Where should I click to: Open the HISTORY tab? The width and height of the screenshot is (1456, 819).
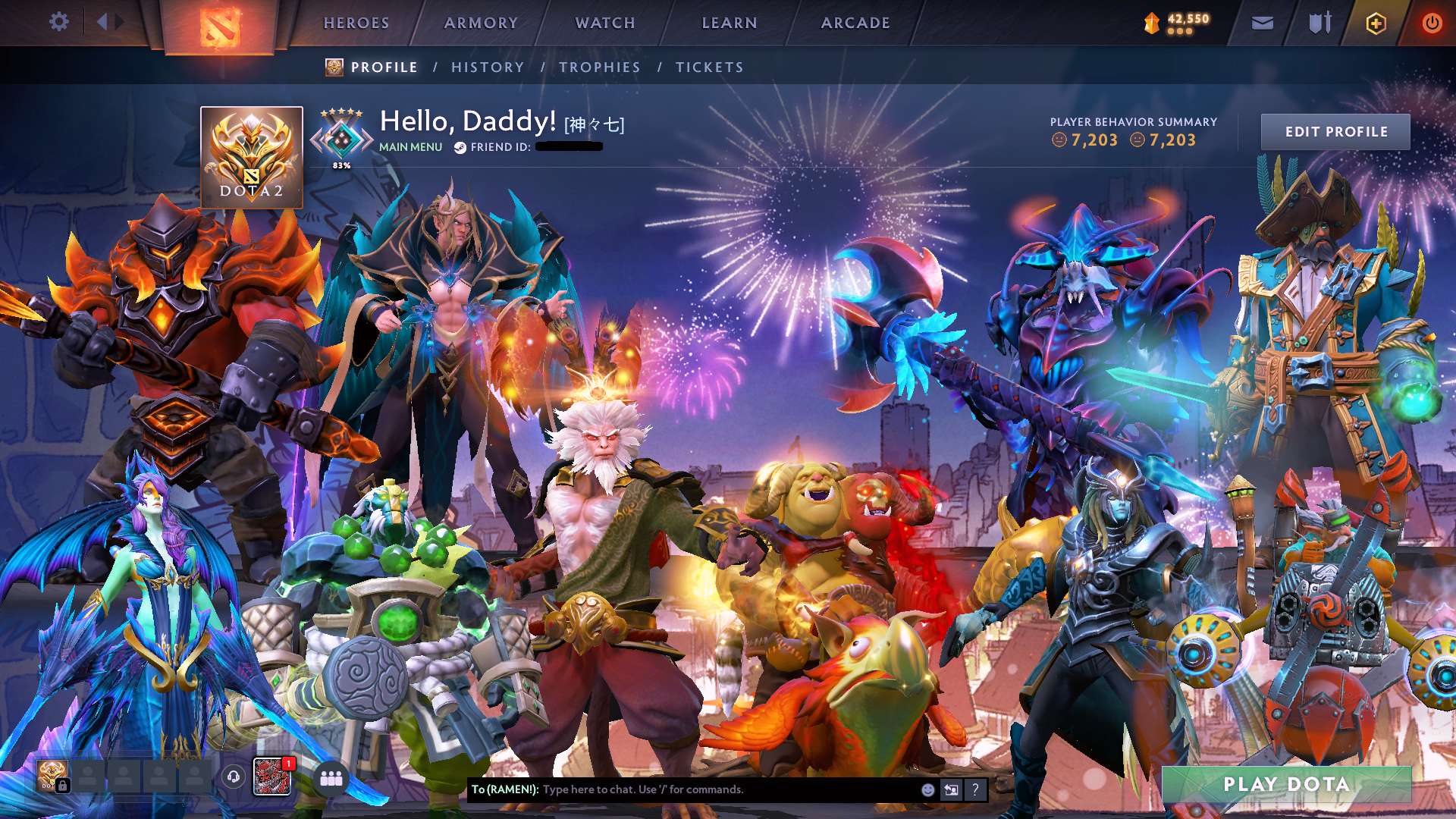point(488,67)
